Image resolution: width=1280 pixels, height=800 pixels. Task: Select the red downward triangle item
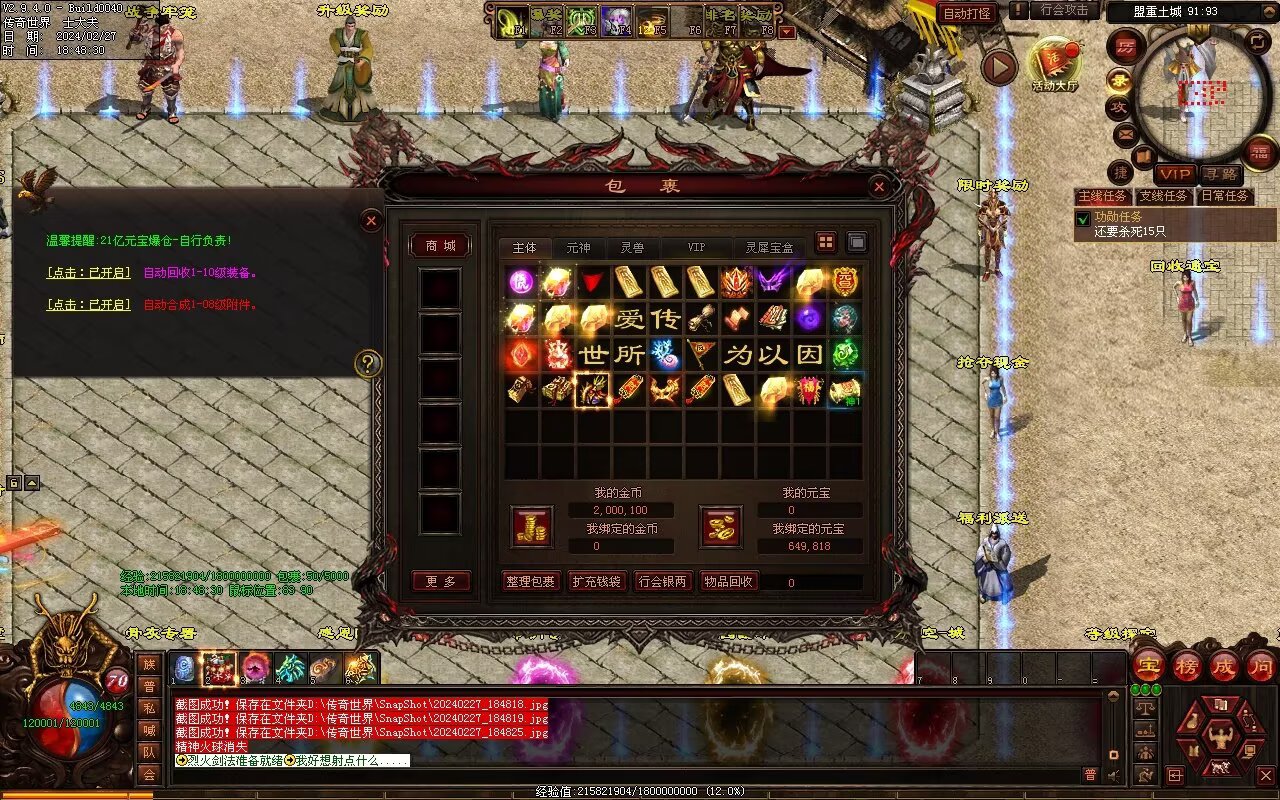coord(593,283)
